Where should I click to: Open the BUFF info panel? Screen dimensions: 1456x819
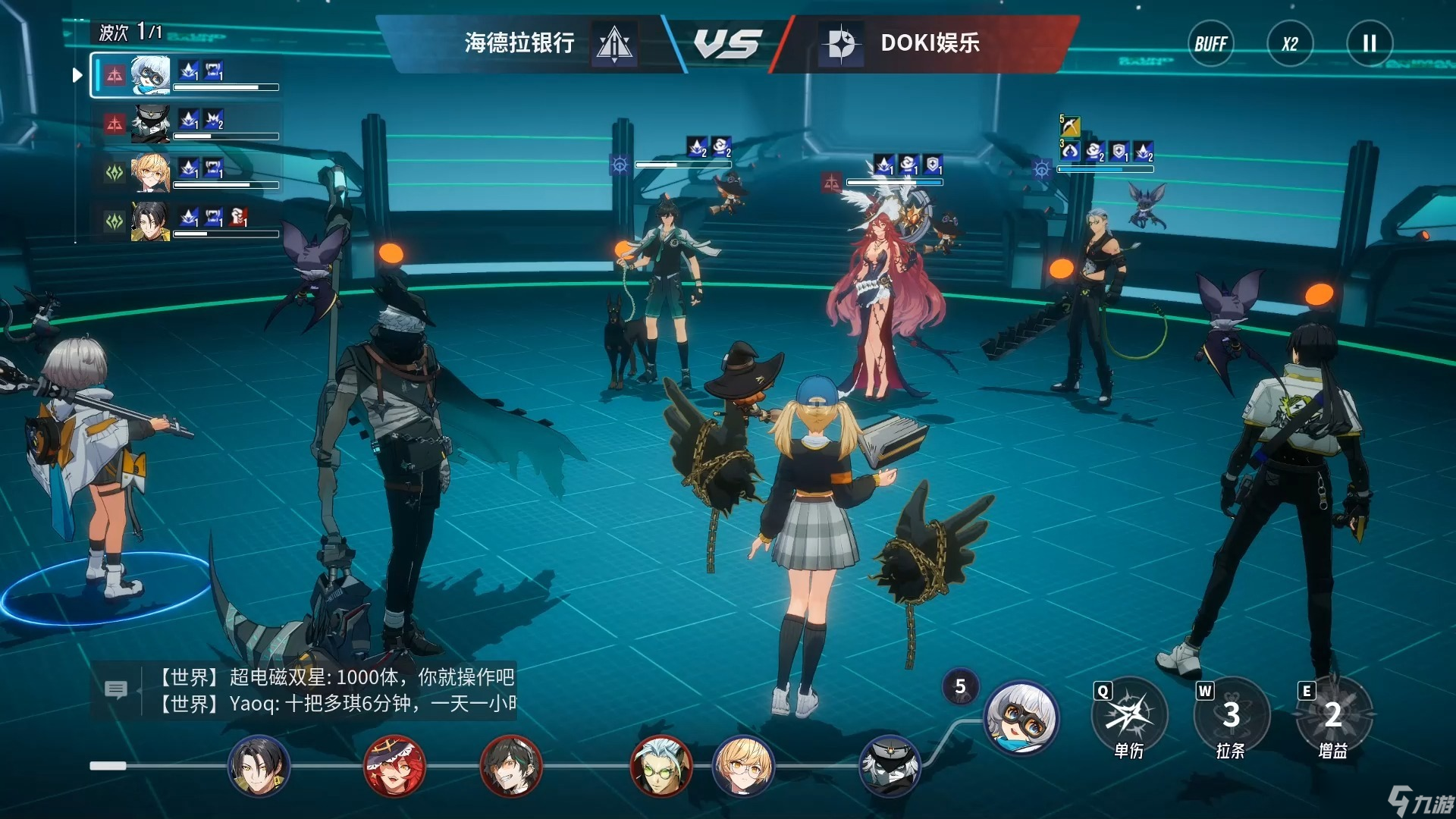1210,44
